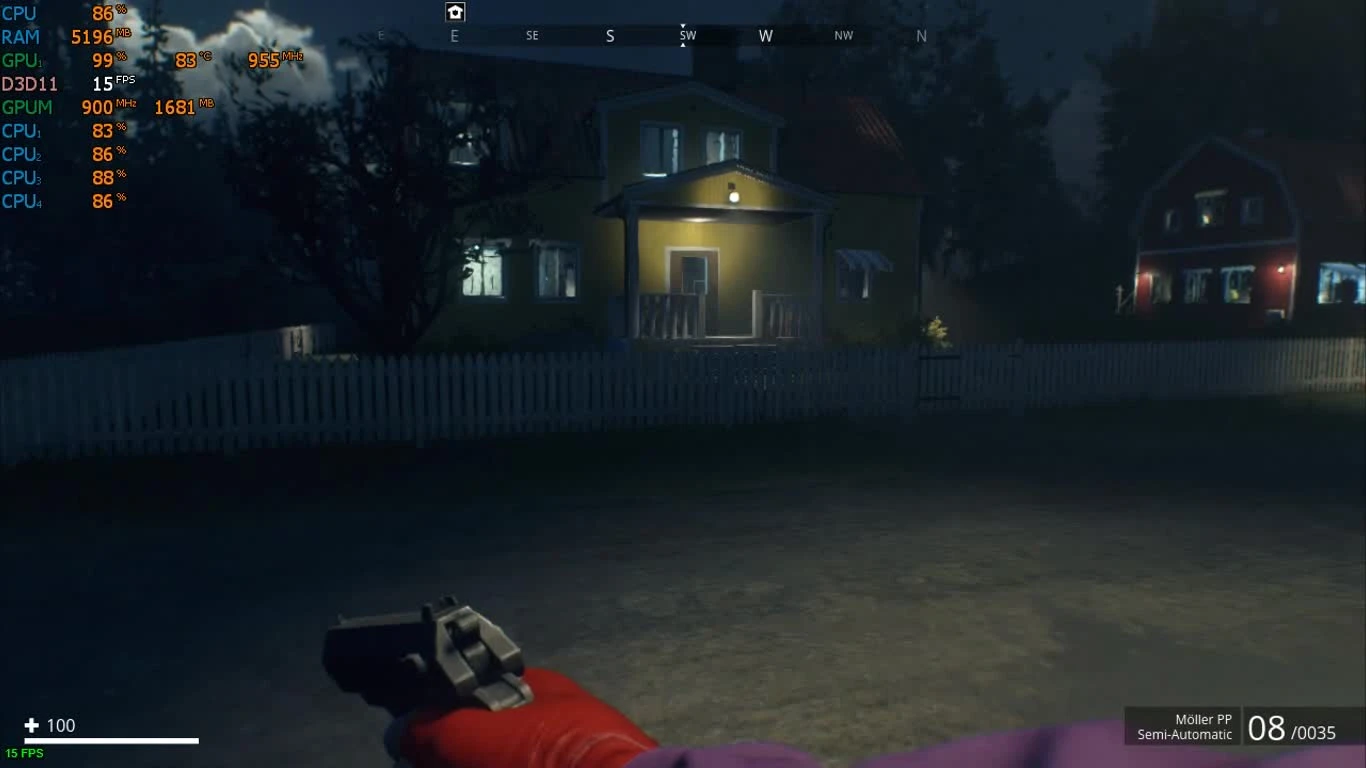Select the health plus icon near the health bar
Viewport: 1366px width, 768px height.
31,726
